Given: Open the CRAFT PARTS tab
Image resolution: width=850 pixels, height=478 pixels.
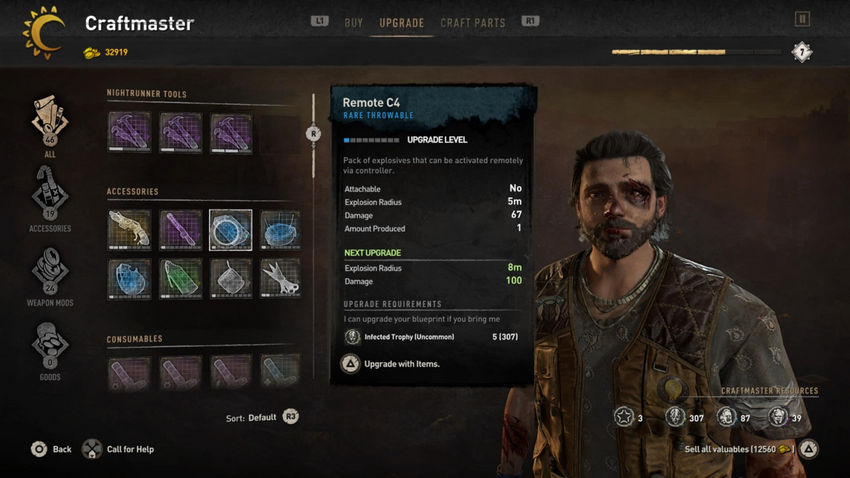Looking at the screenshot, I should (x=472, y=22).
